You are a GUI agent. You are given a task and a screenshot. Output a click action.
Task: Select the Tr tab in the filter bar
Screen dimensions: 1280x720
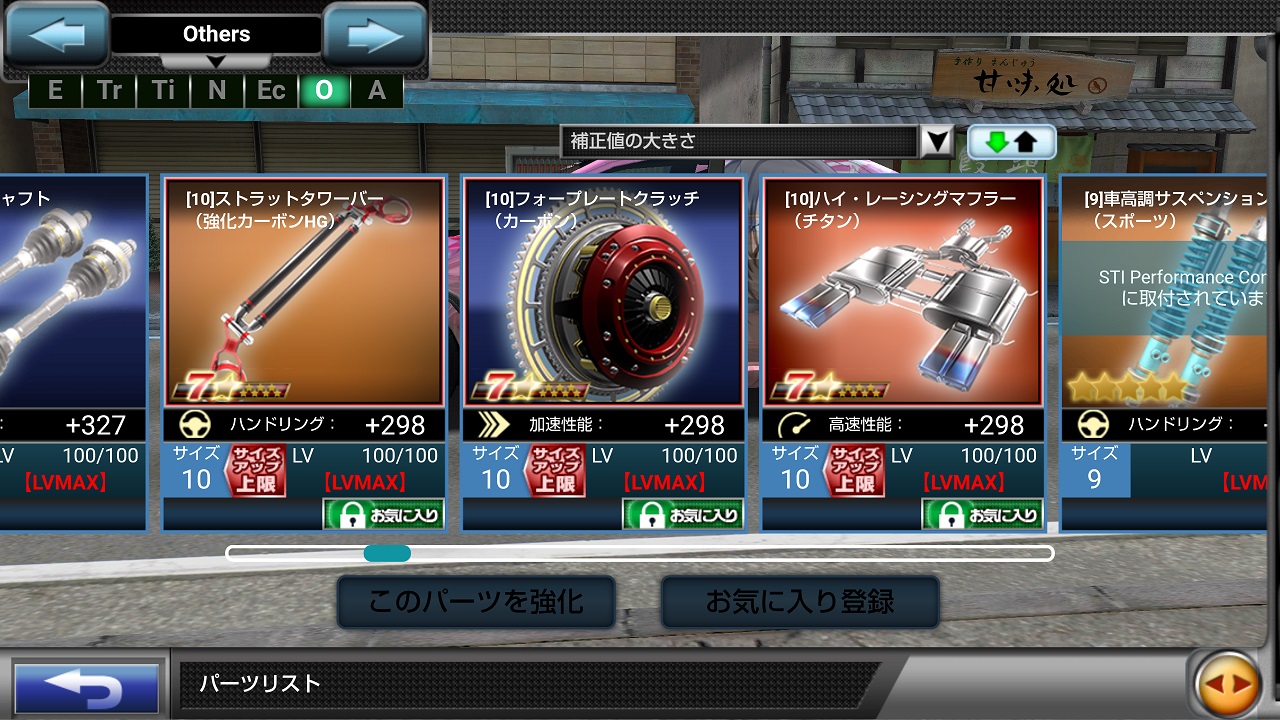tap(108, 89)
